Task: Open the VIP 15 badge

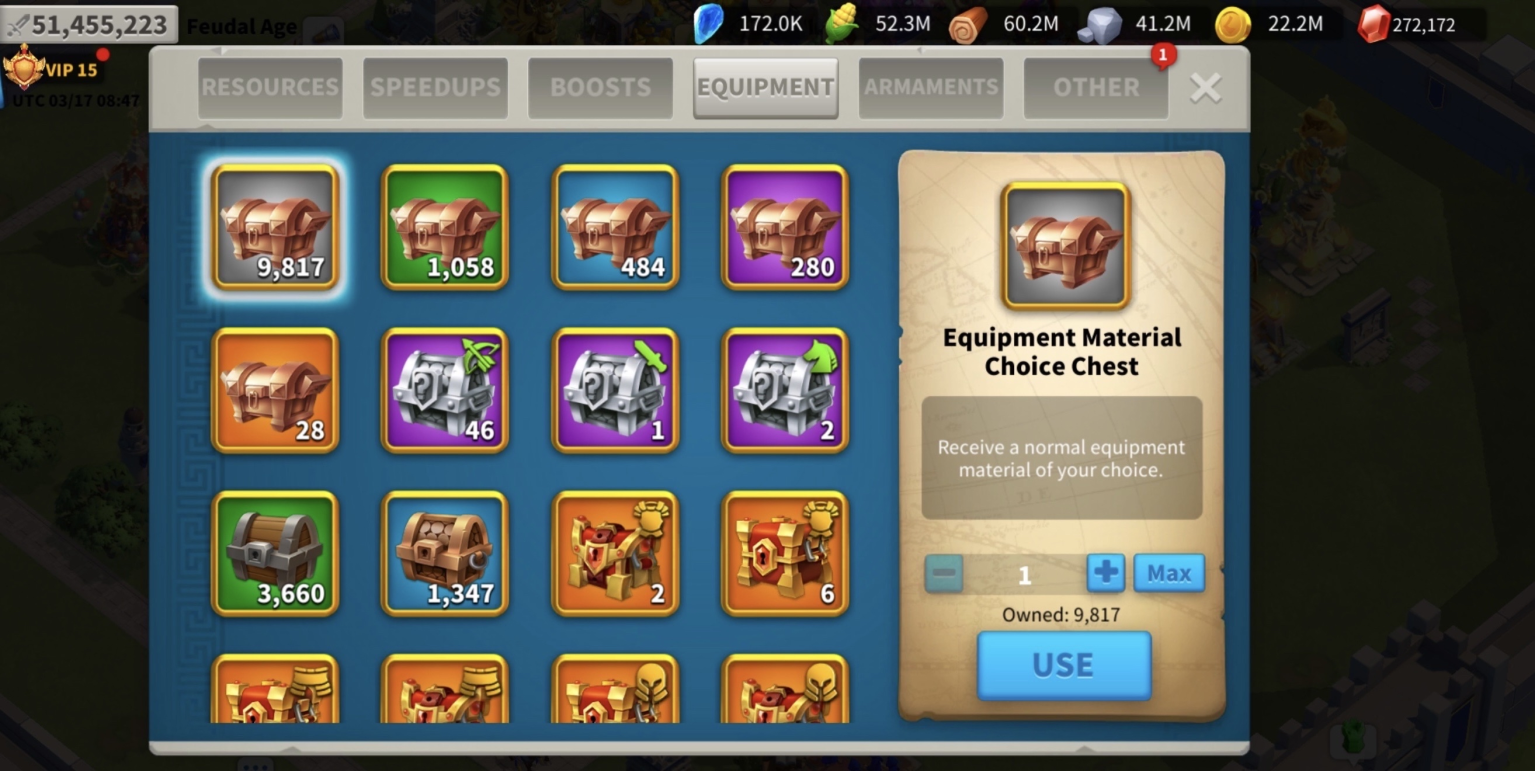Action: pyautogui.click(x=52, y=70)
